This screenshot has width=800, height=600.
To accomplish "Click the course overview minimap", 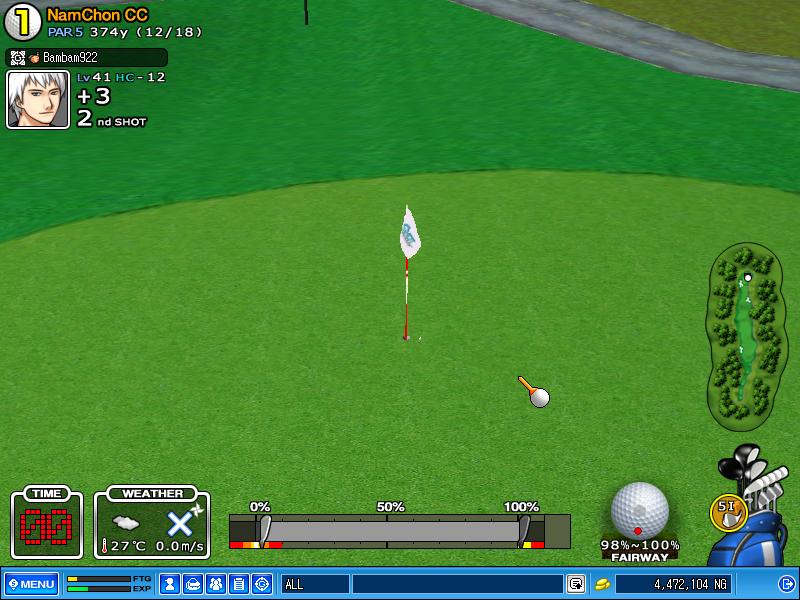I will click(744, 333).
